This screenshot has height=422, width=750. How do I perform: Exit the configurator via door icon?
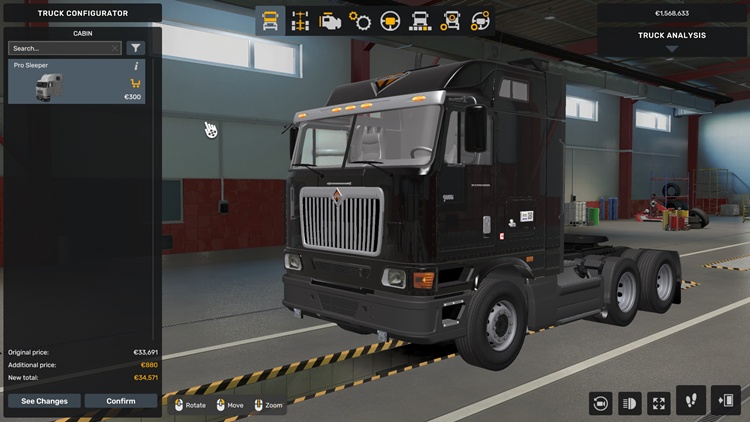point(726,400)
